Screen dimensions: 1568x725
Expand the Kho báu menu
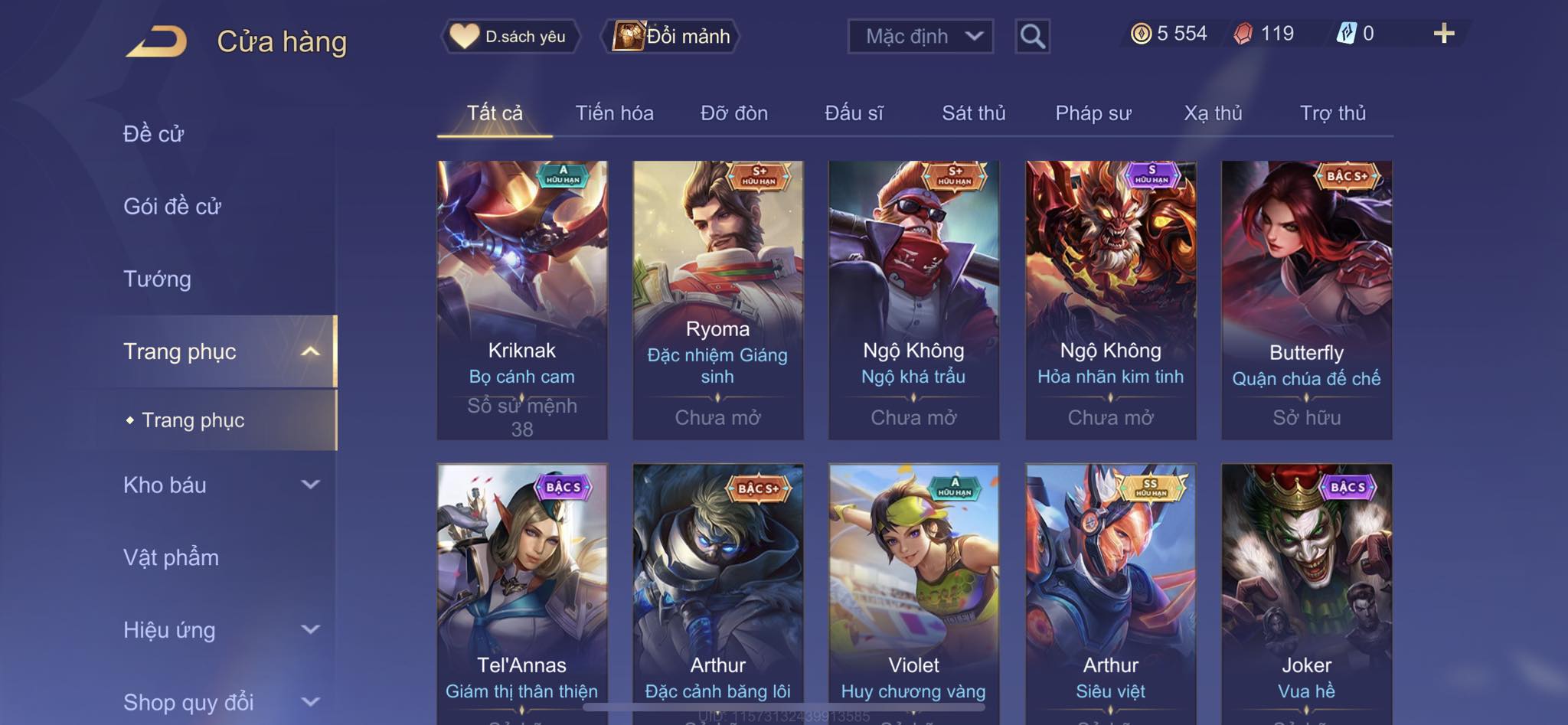pos(220,485)
